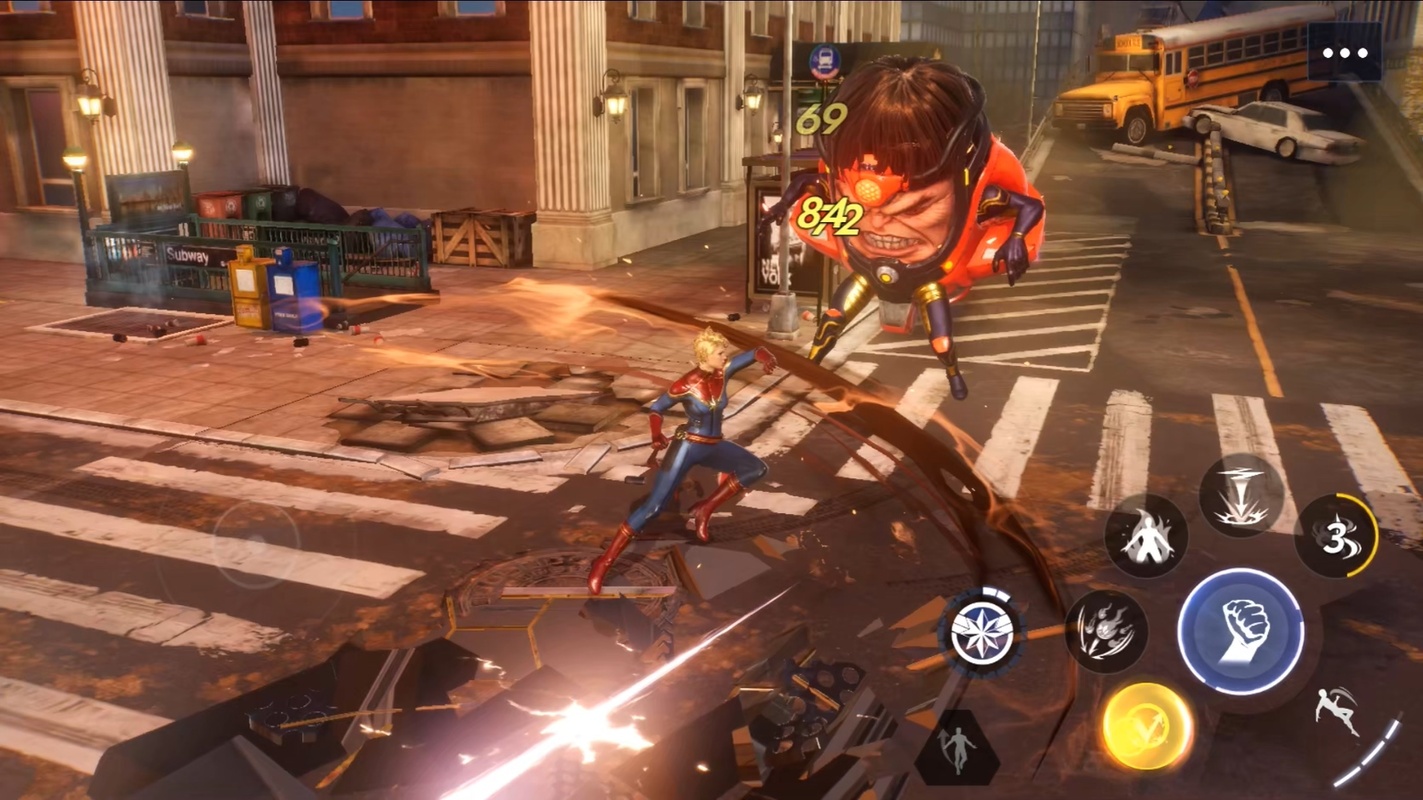This screenshot has height=800, width=1423.
Task: Tap the hexagonal jumping figure button
Action: (957, 748)
